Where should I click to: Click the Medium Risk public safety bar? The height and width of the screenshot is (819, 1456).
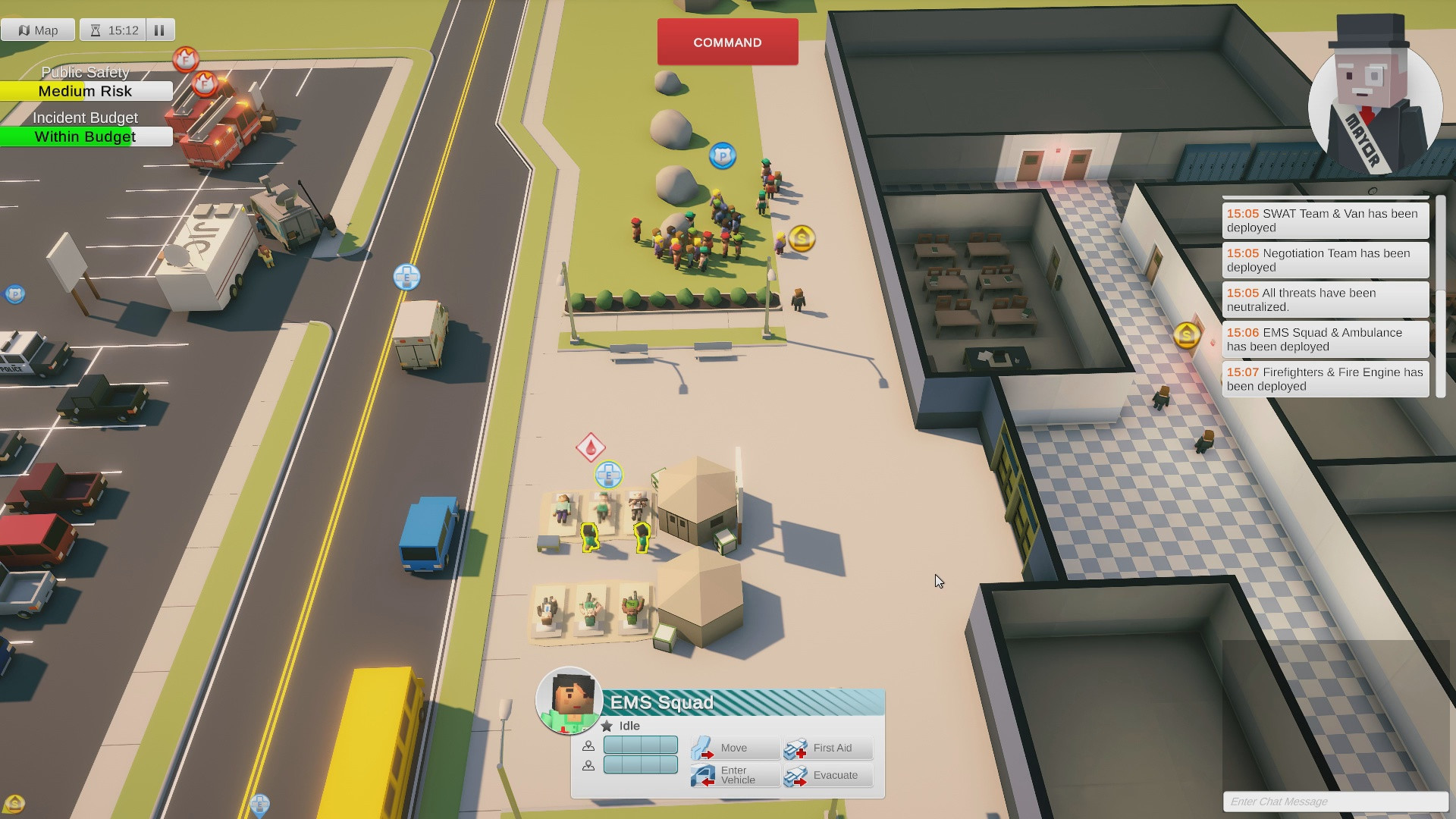point(86,91)
